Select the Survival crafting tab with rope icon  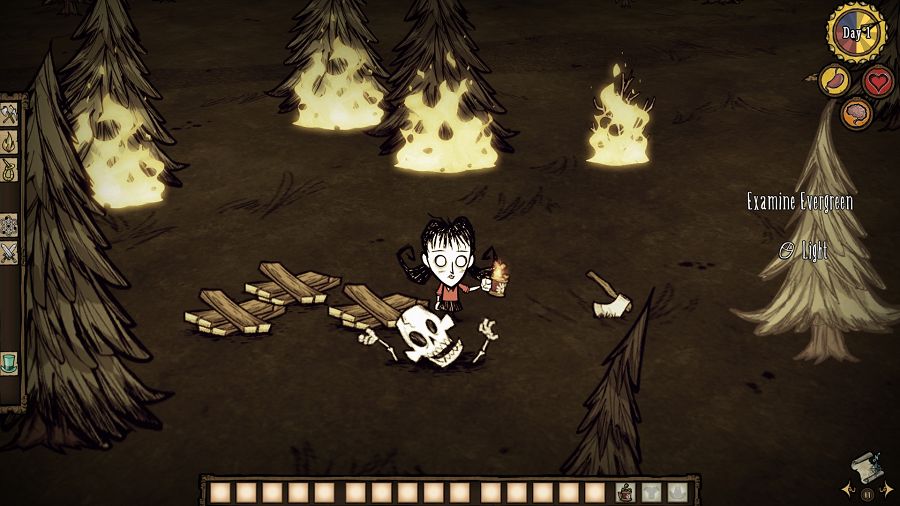[x=10, y=170]
